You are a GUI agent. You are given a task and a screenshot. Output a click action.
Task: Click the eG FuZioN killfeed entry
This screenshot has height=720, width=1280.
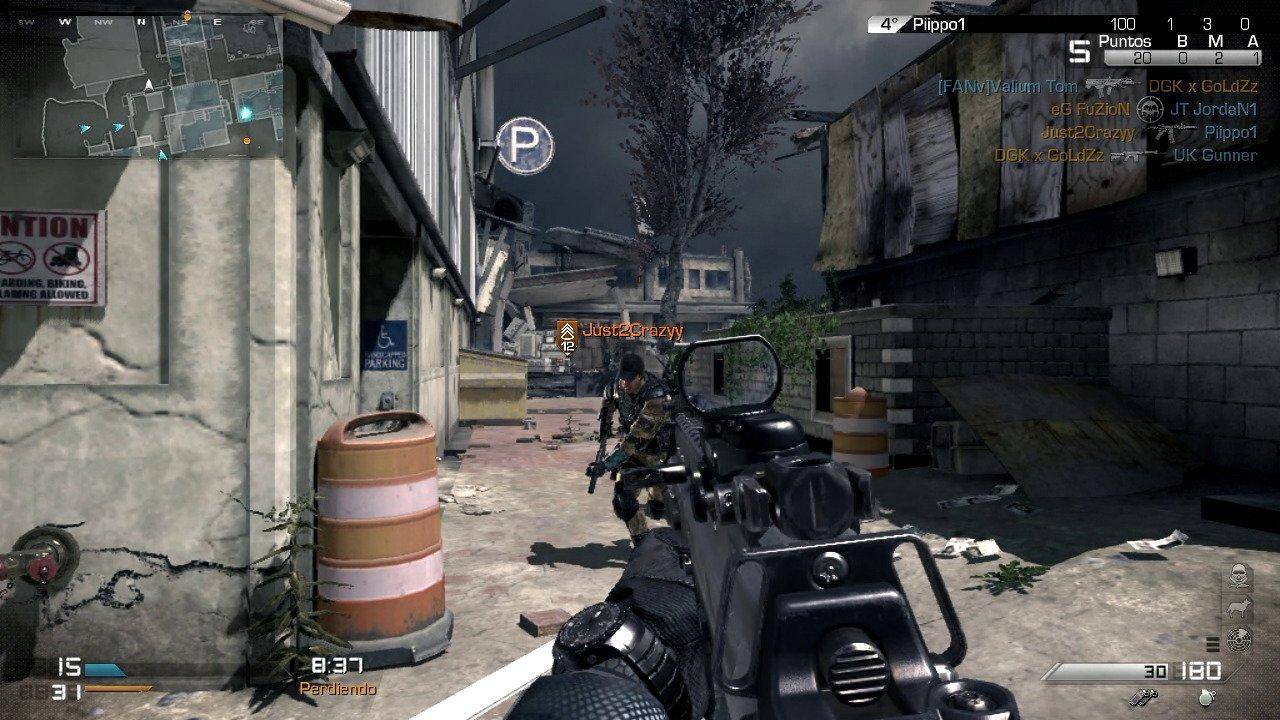tap(1090, 109)
